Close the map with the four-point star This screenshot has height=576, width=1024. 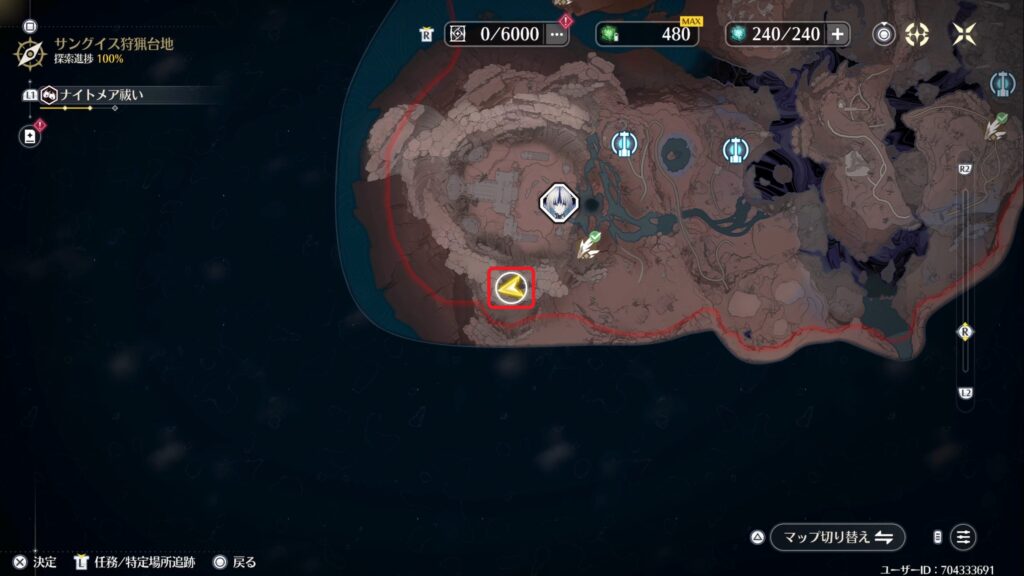(x=964, y=34)
